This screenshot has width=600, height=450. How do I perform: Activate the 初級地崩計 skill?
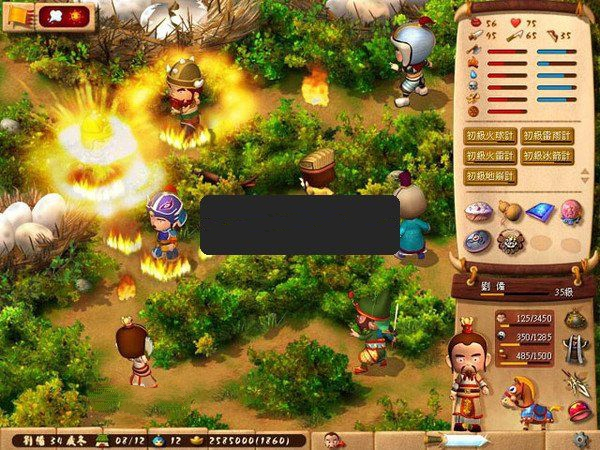tap(490, 176)
